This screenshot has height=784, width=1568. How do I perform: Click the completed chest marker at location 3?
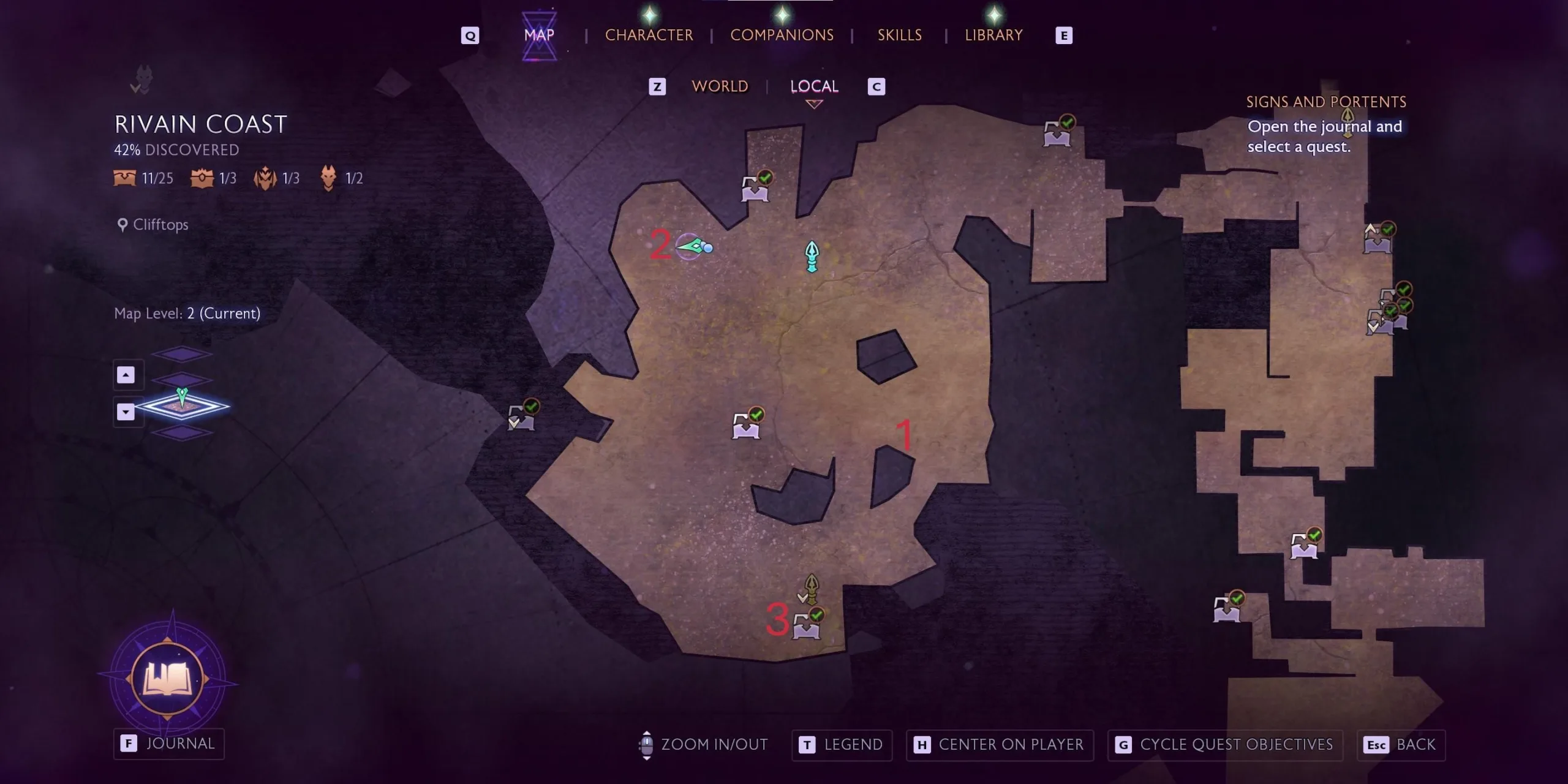[807, 628]
